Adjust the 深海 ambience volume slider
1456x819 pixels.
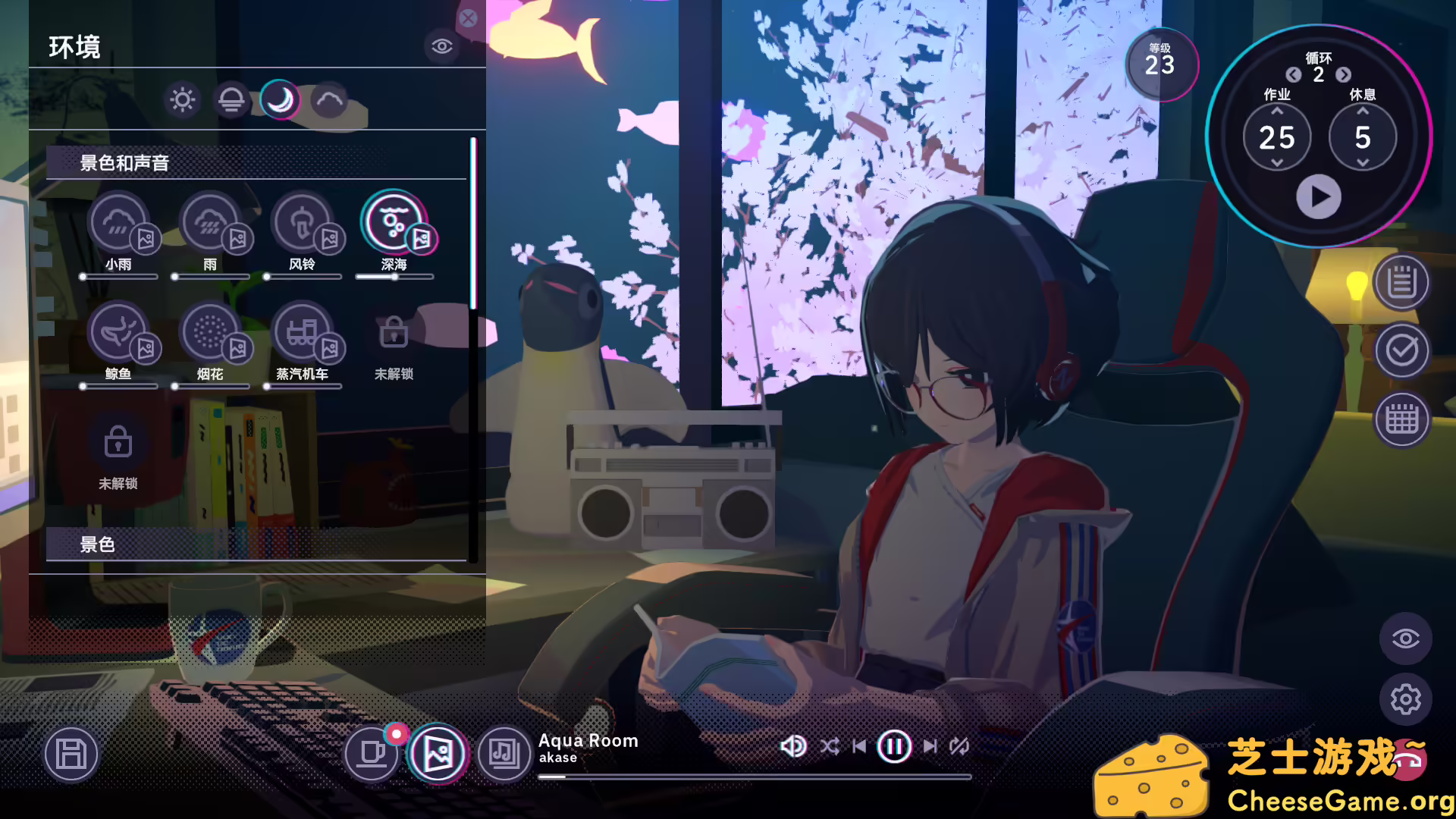tap(395, 278)
